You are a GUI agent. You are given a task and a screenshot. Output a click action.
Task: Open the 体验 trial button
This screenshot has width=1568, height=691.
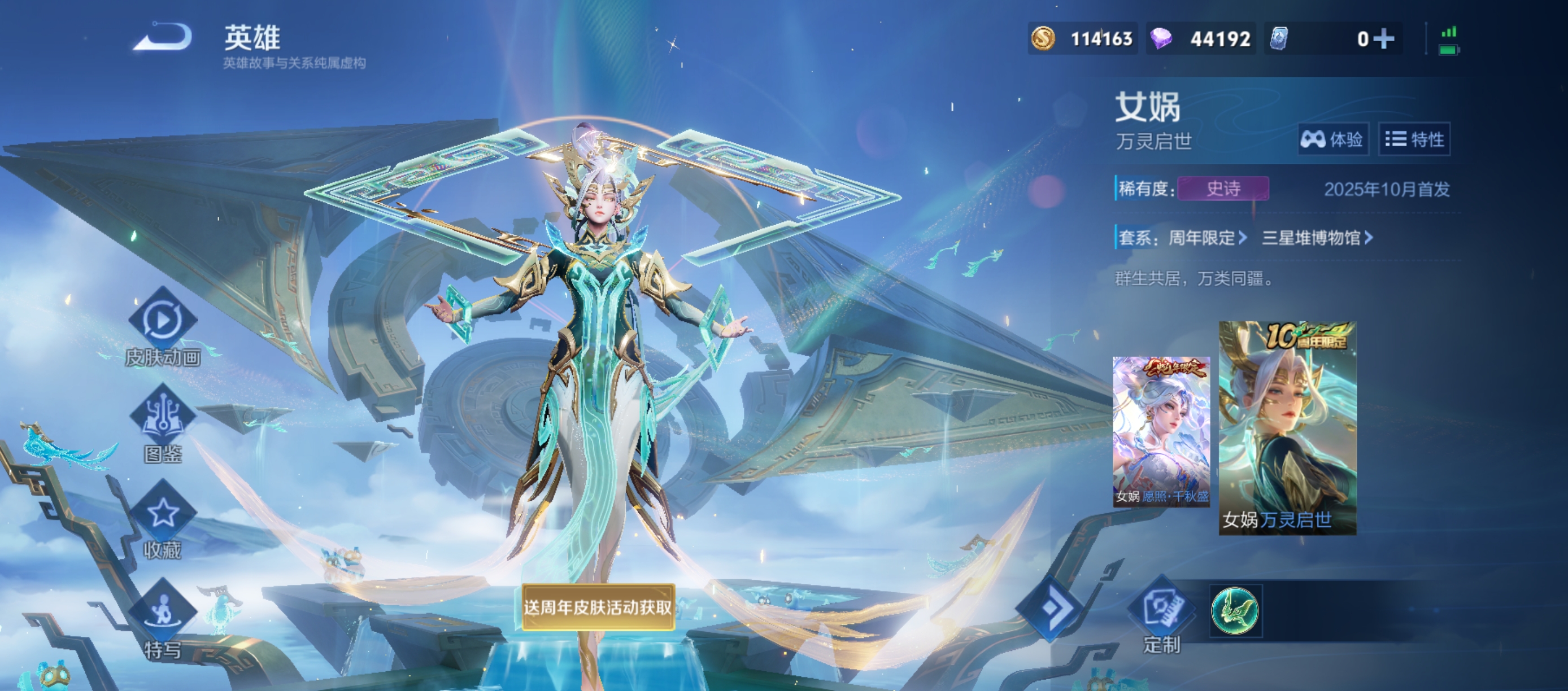1332,139
